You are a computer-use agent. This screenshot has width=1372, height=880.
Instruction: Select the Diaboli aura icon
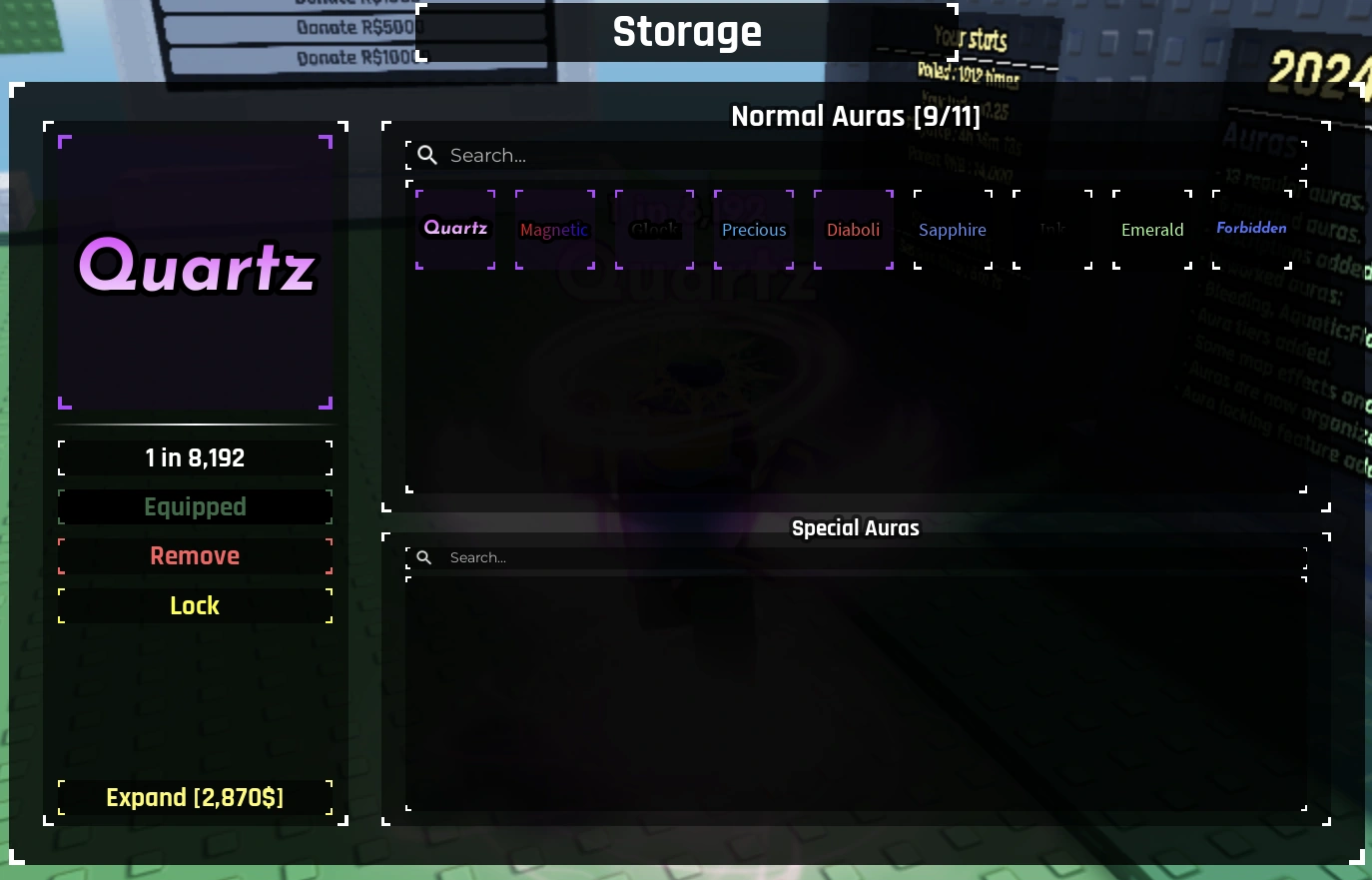(853, 229)
